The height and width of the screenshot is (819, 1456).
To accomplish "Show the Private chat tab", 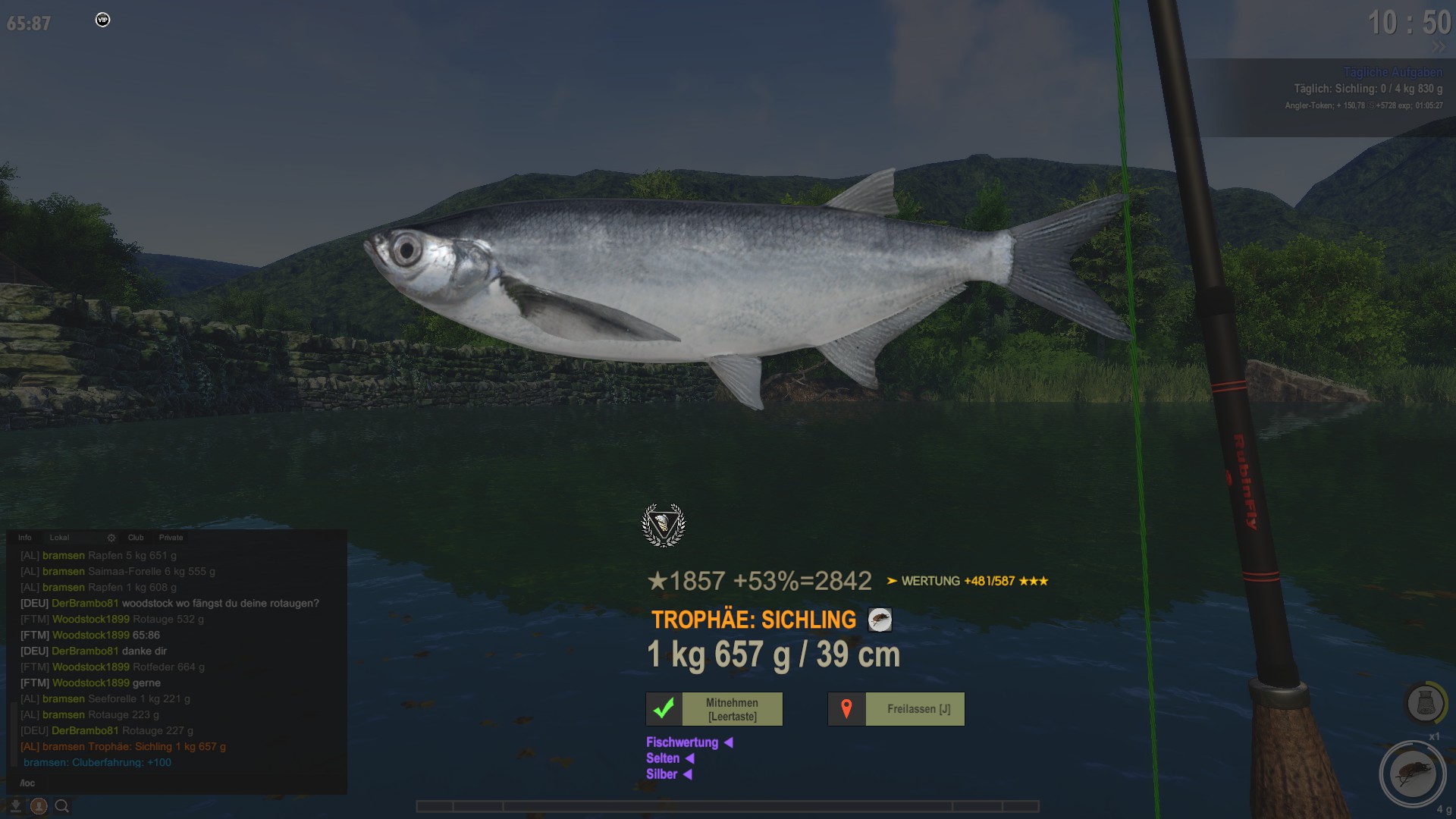I will click(x=171, y=538).
